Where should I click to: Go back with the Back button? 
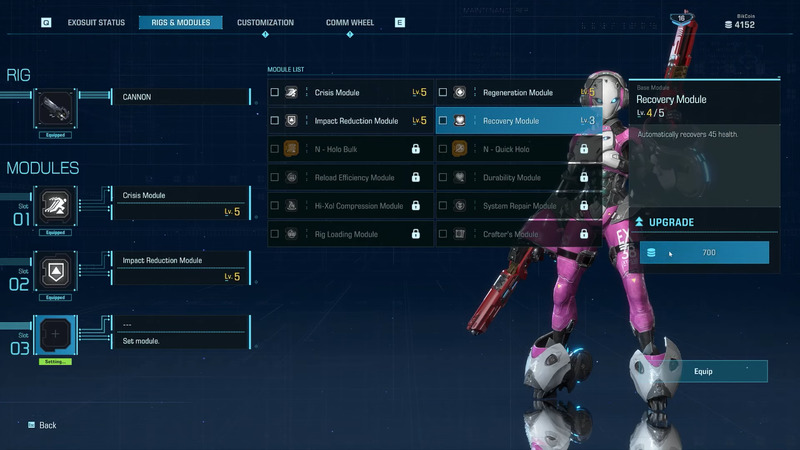click(42, 425)
